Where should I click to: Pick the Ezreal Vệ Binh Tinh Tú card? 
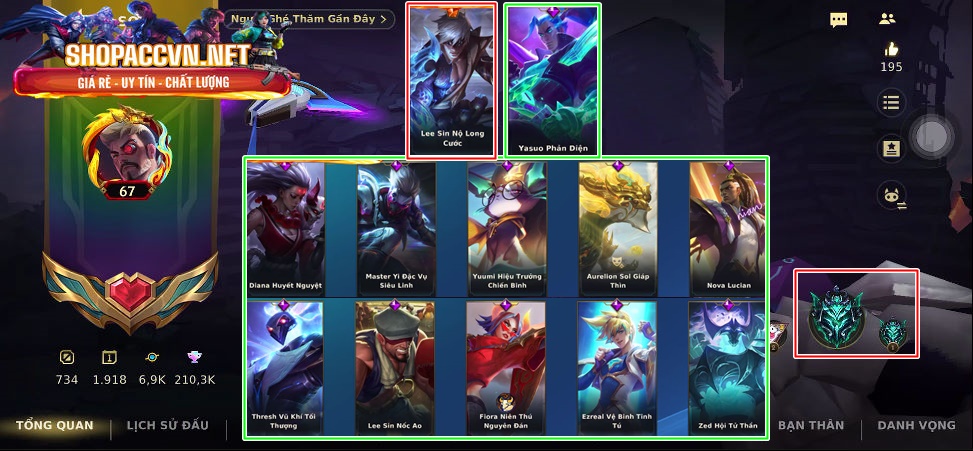click(x=617, y=368)
